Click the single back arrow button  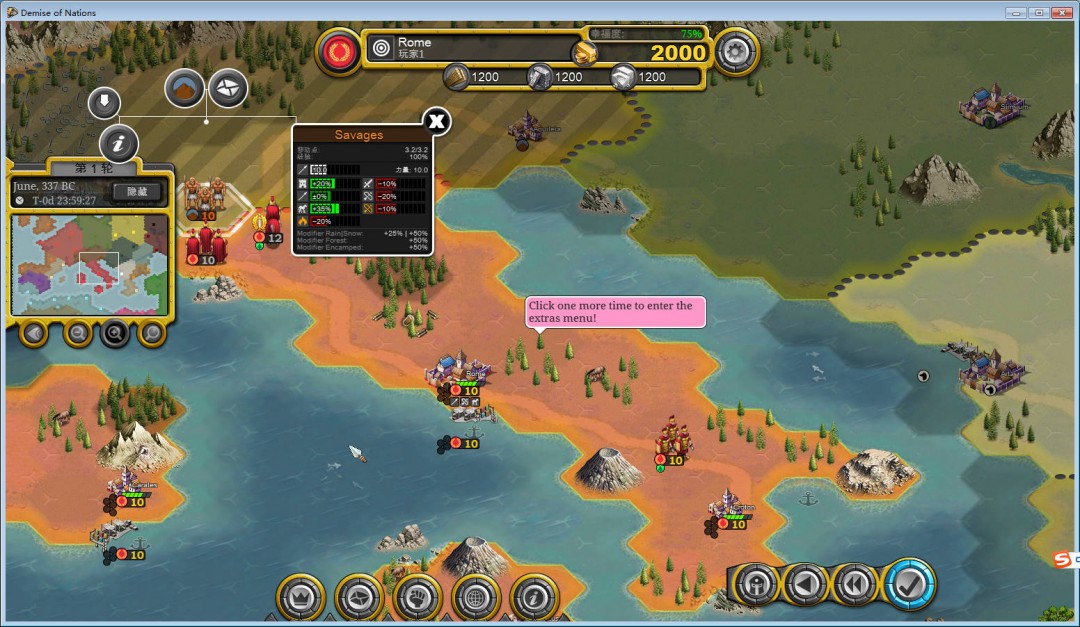tap(806, 584)
